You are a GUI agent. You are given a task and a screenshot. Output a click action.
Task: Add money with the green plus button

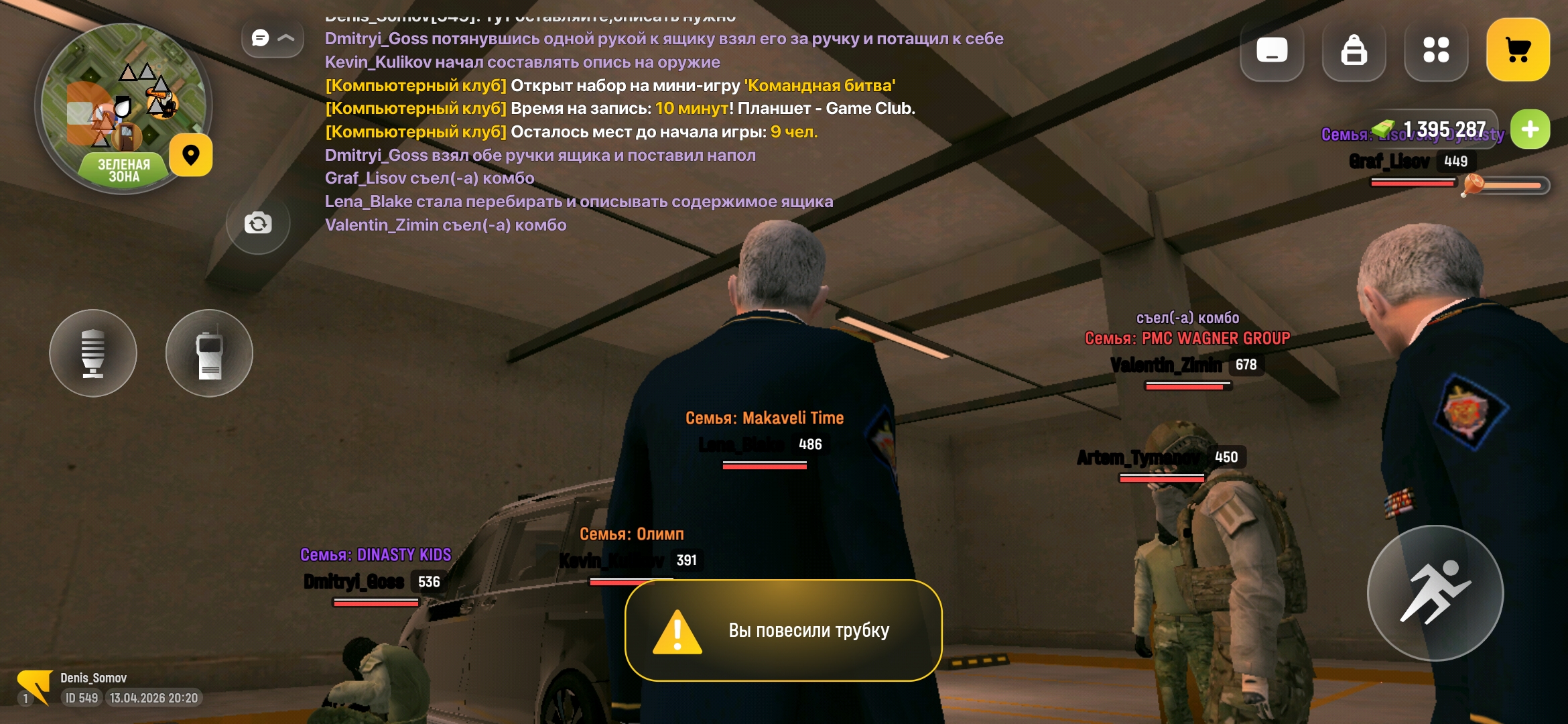point(1530,129)
